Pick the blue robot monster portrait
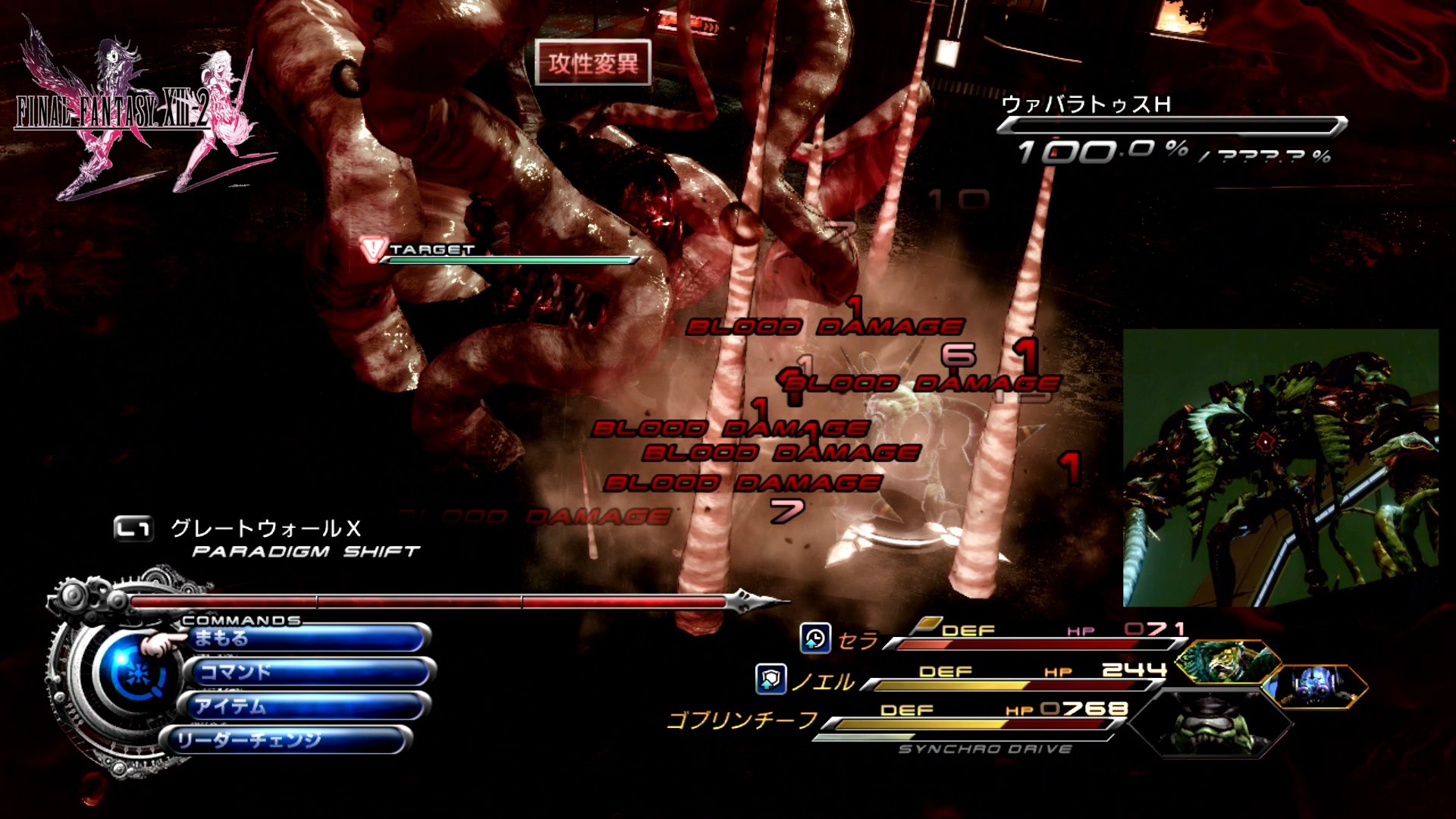 coord(1316,686)
